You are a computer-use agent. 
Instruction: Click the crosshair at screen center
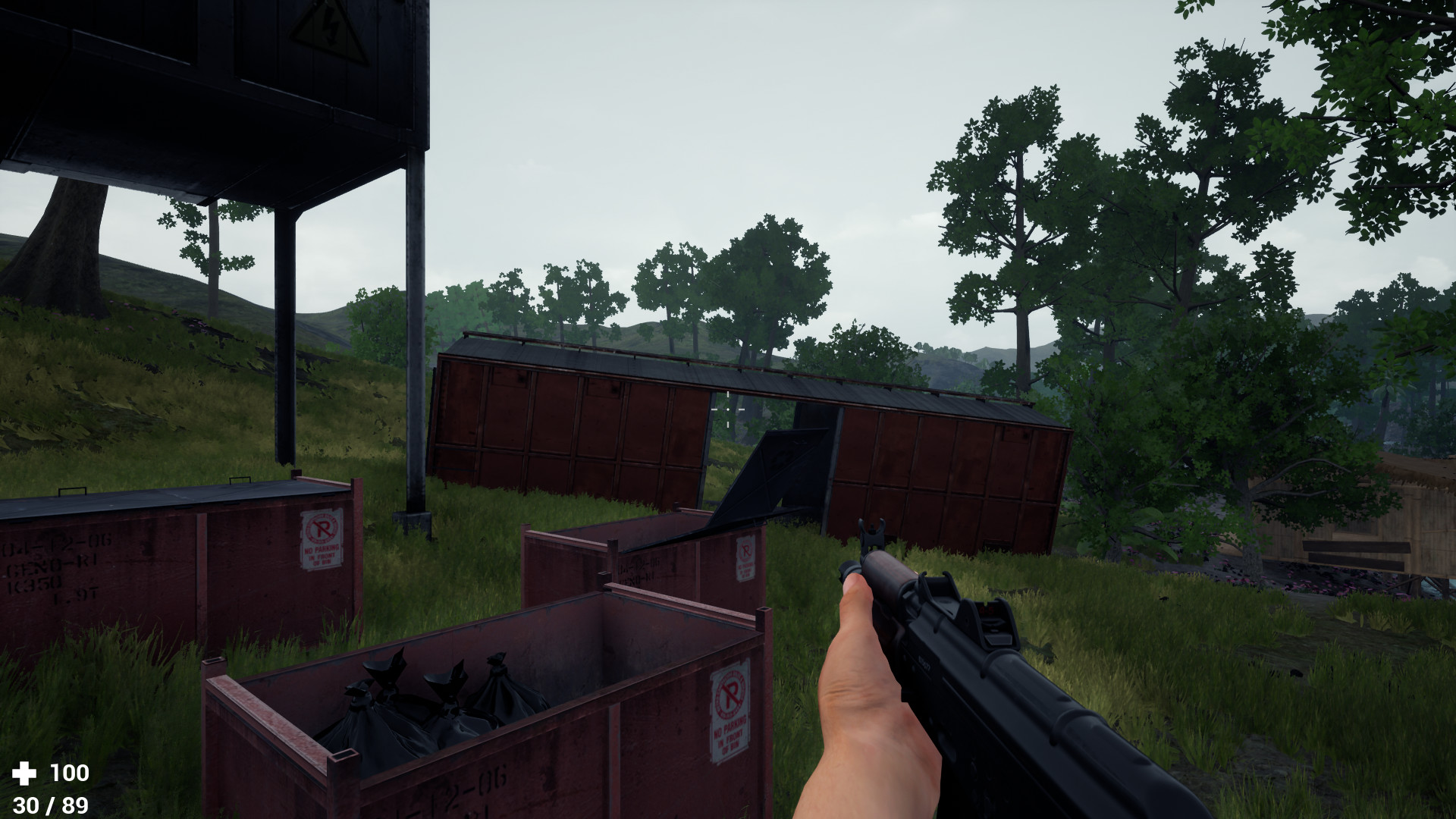(728, 409)
